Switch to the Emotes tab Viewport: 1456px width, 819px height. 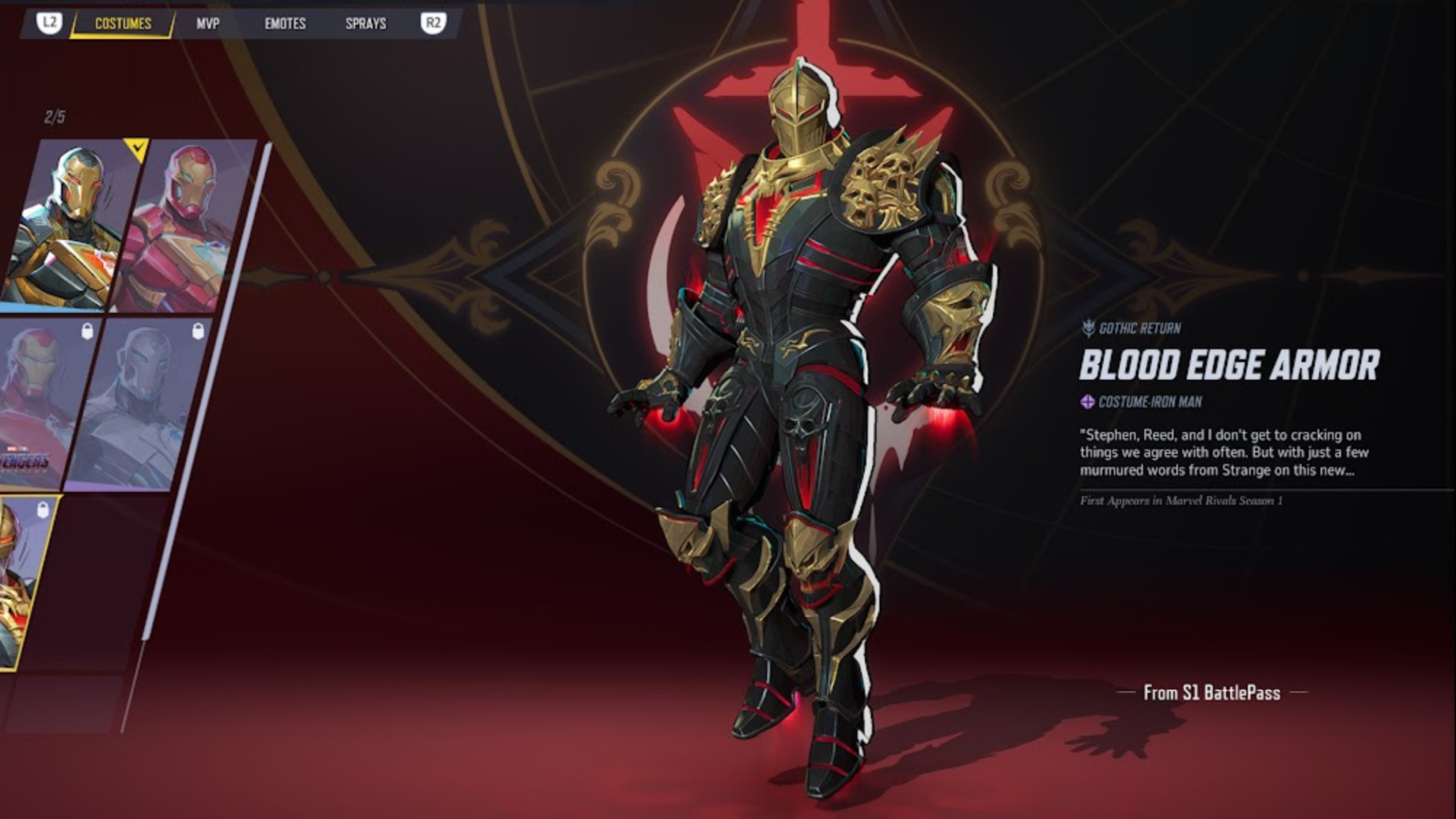coord(284,24)
